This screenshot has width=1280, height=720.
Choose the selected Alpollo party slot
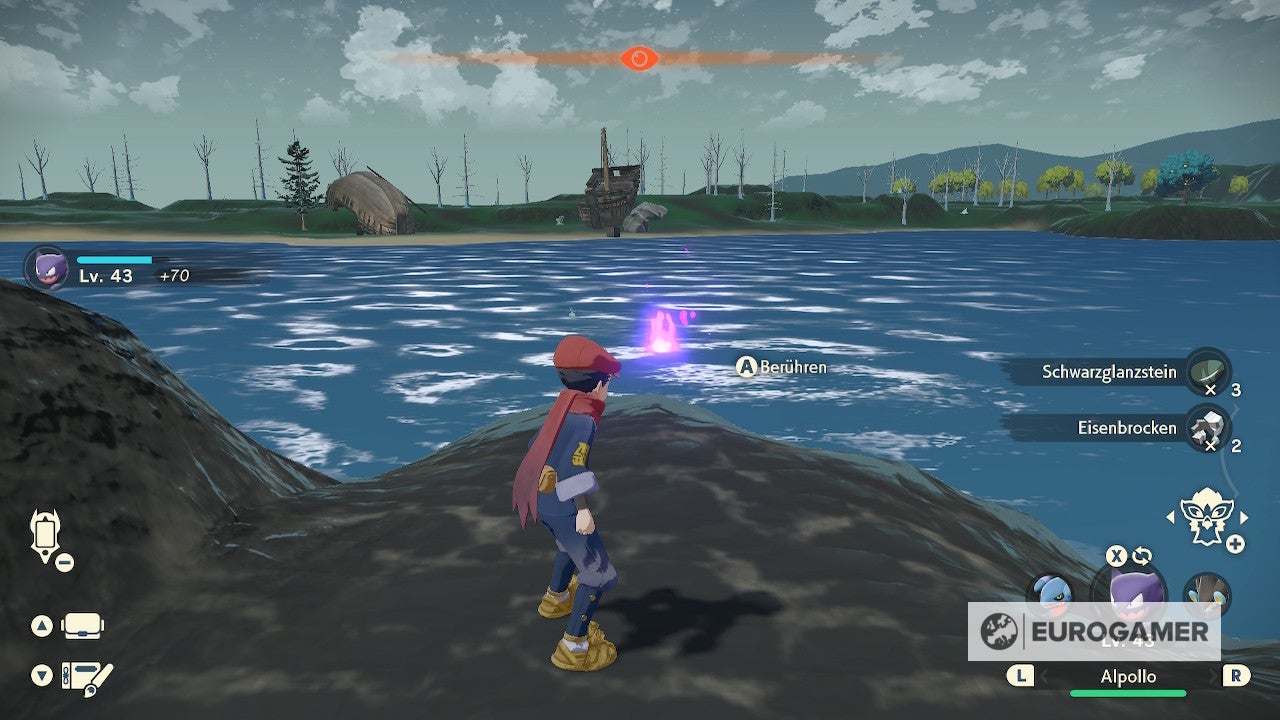pos(1128,592)
